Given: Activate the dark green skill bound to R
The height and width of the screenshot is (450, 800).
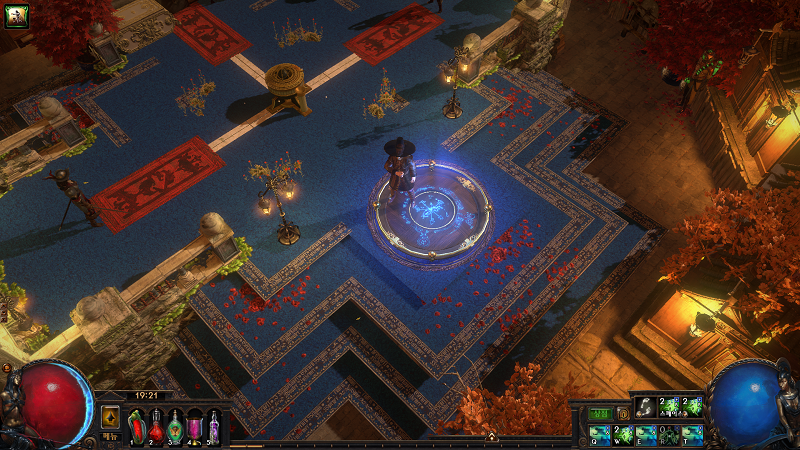Looking at the screenshot, I should pos(669,434).
